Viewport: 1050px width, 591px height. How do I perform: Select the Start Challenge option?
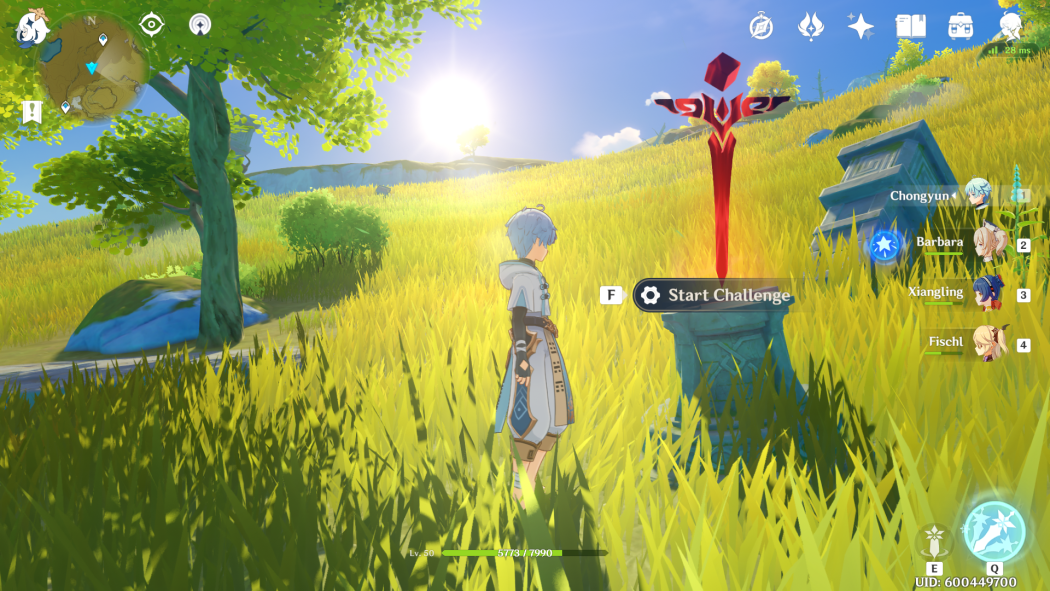tap(714, 295)
